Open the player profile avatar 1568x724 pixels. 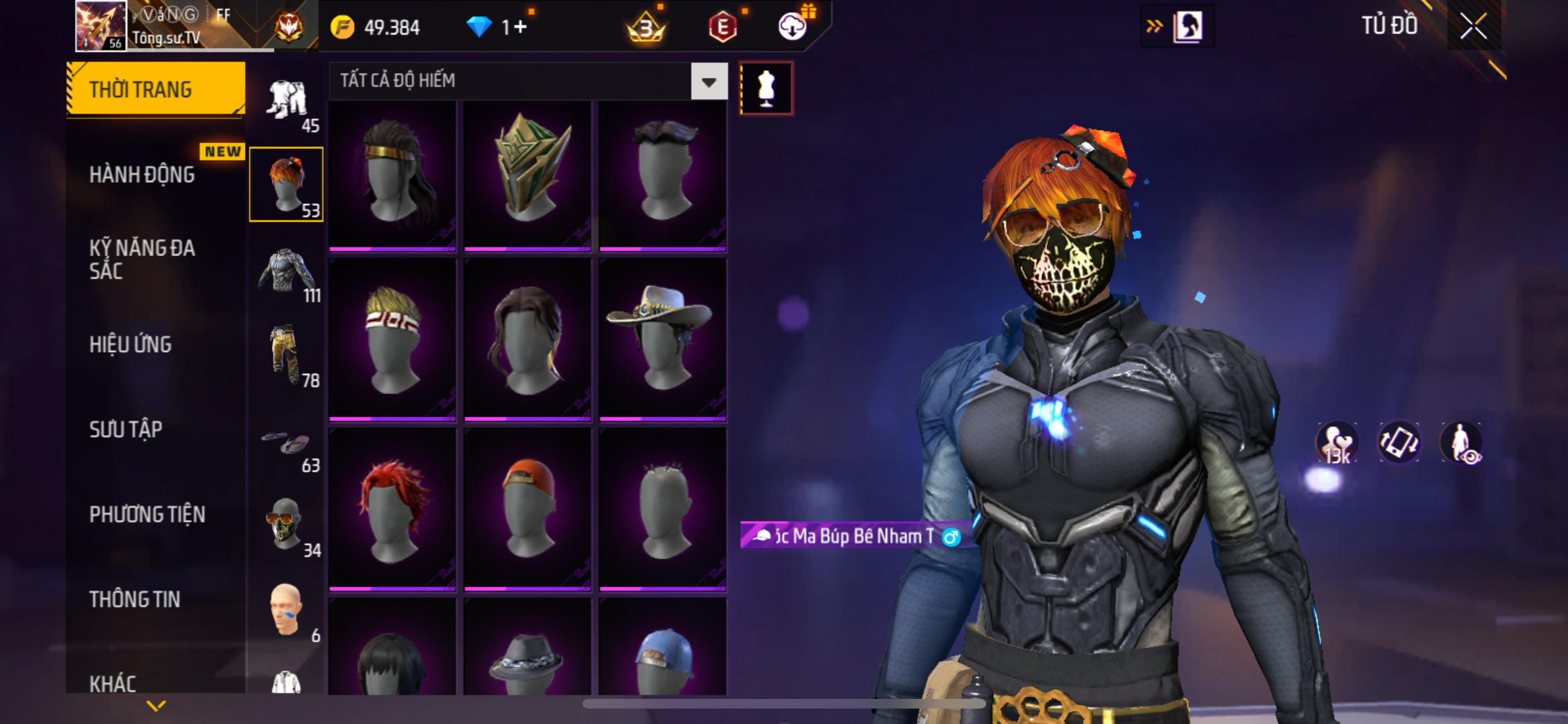100,26
